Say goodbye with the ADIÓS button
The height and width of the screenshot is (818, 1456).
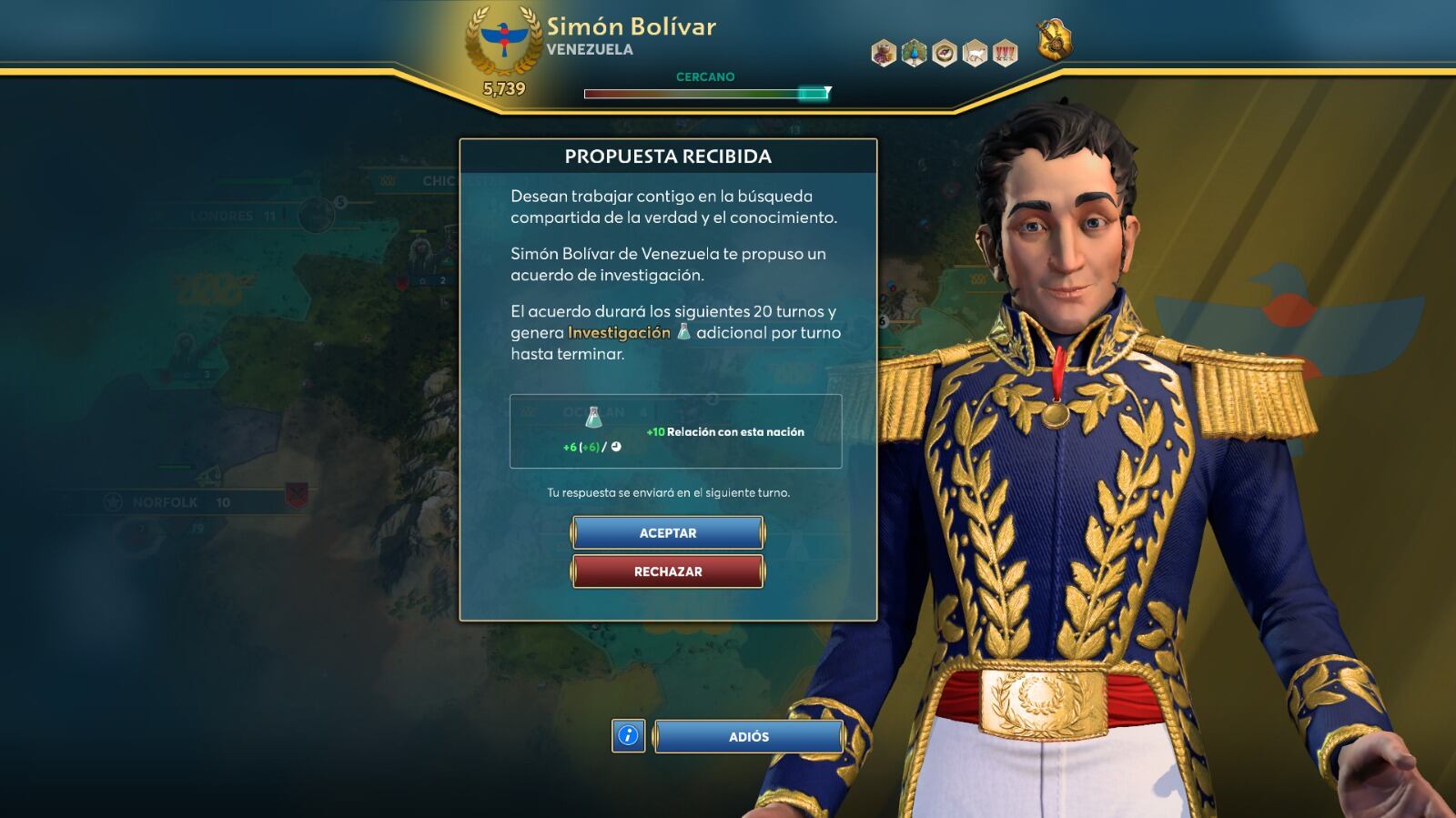pos(748,737)
